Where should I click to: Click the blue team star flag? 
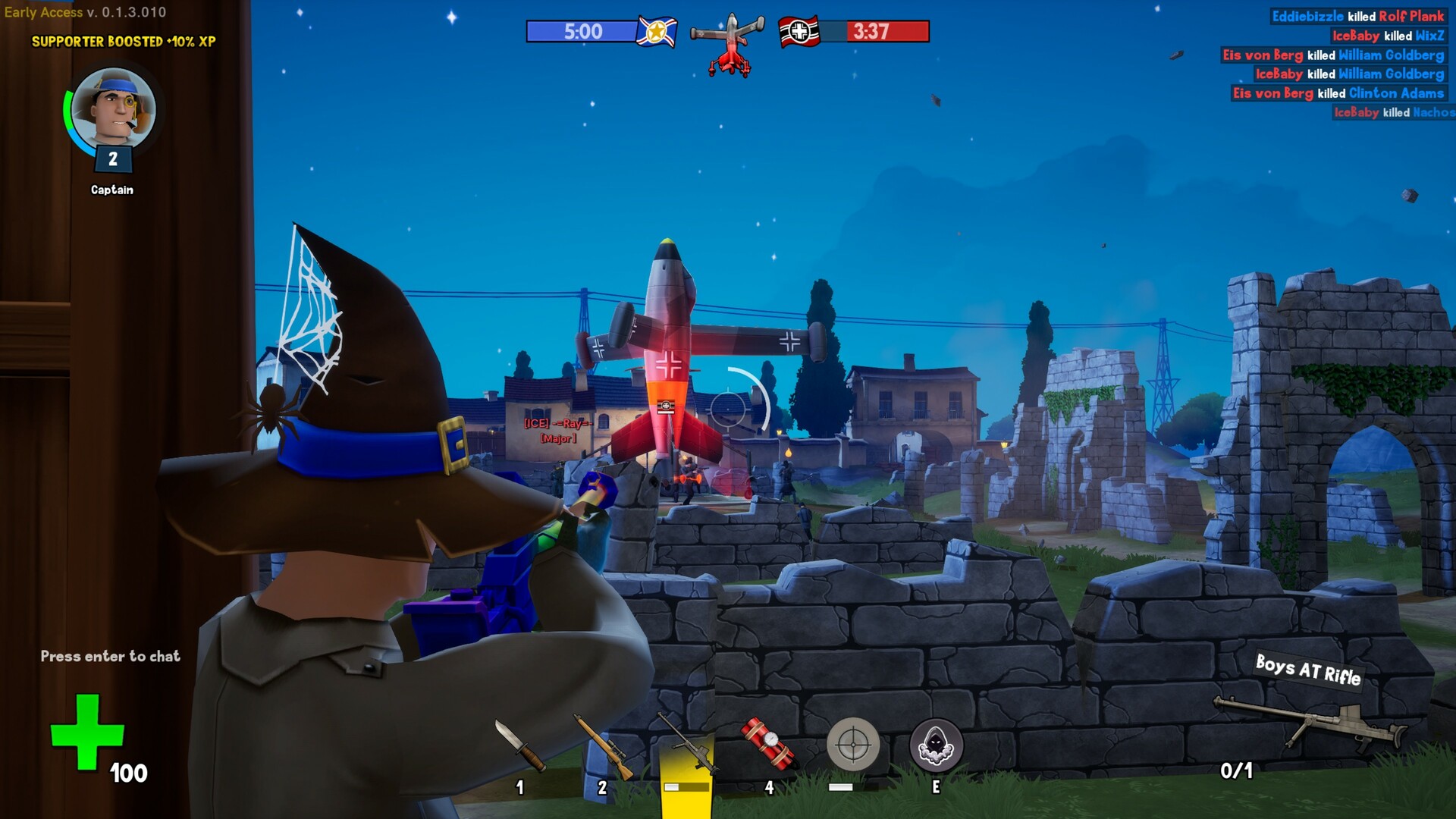656,31
